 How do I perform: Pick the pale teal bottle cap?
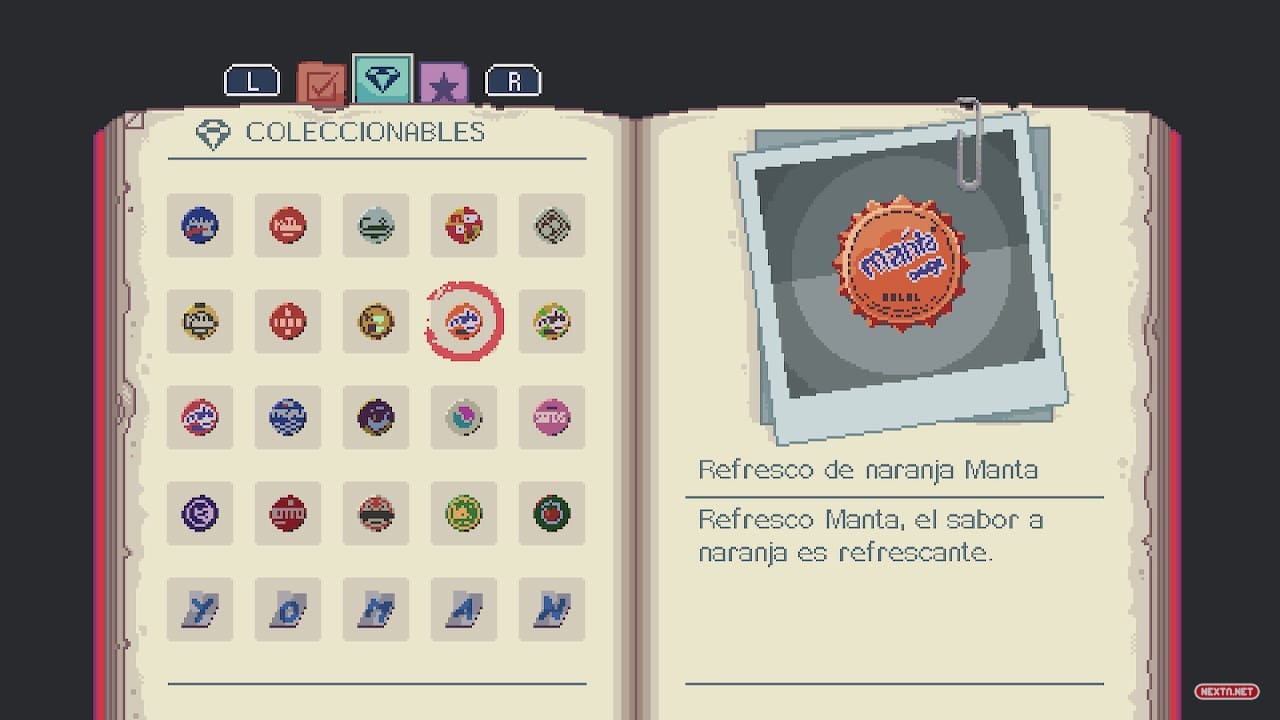[x=376, y=226]
